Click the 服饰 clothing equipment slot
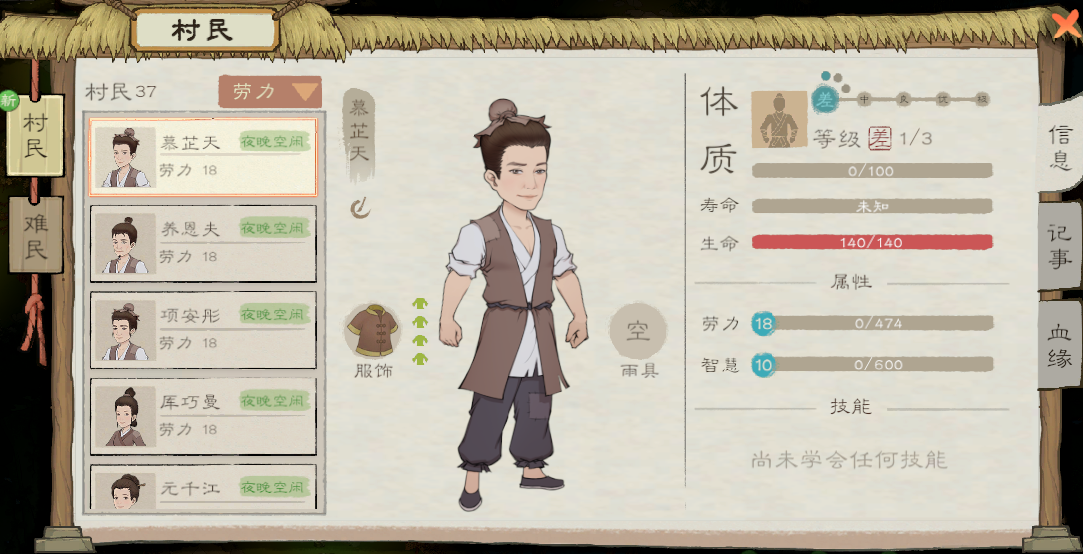1083x554 pixels. point(373,332)
